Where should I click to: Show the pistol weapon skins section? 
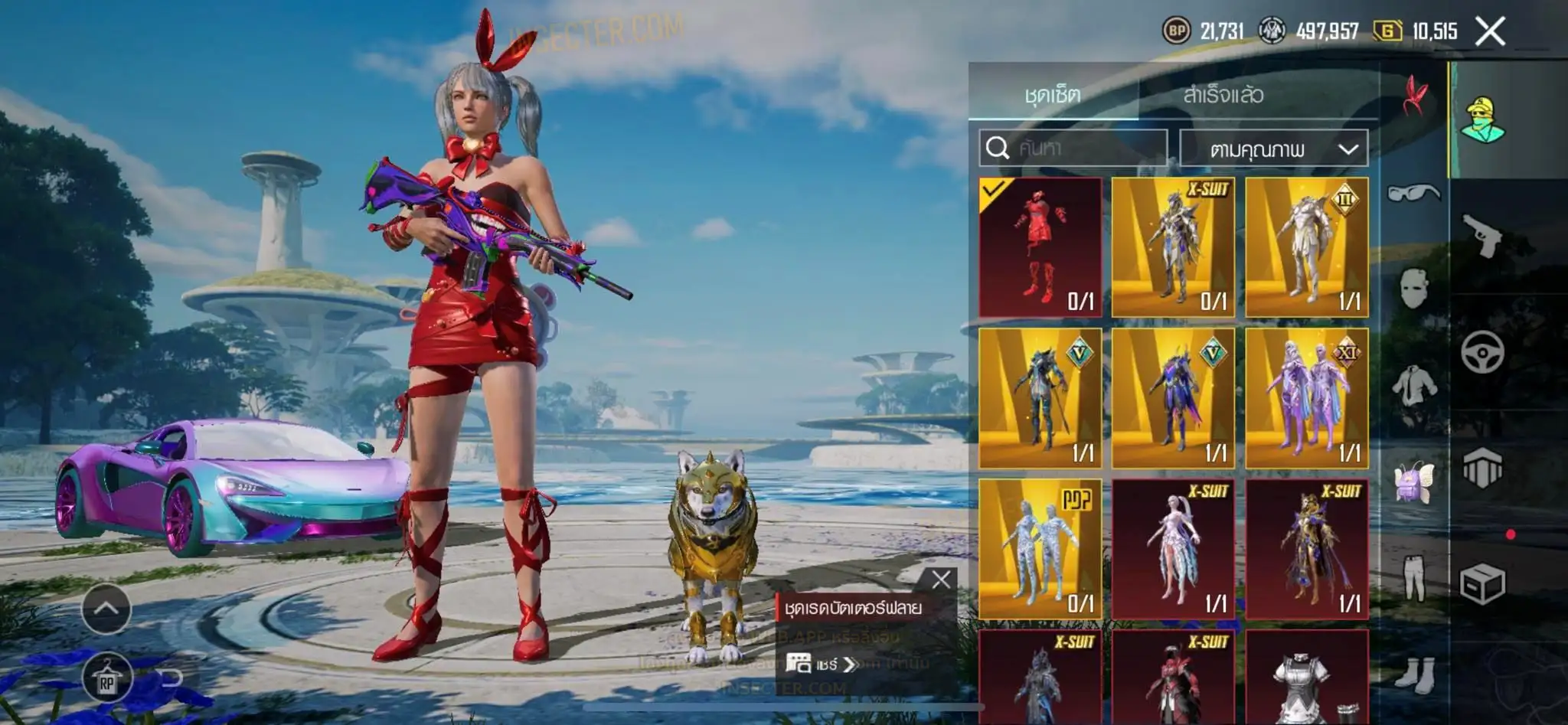(1483, 236)
